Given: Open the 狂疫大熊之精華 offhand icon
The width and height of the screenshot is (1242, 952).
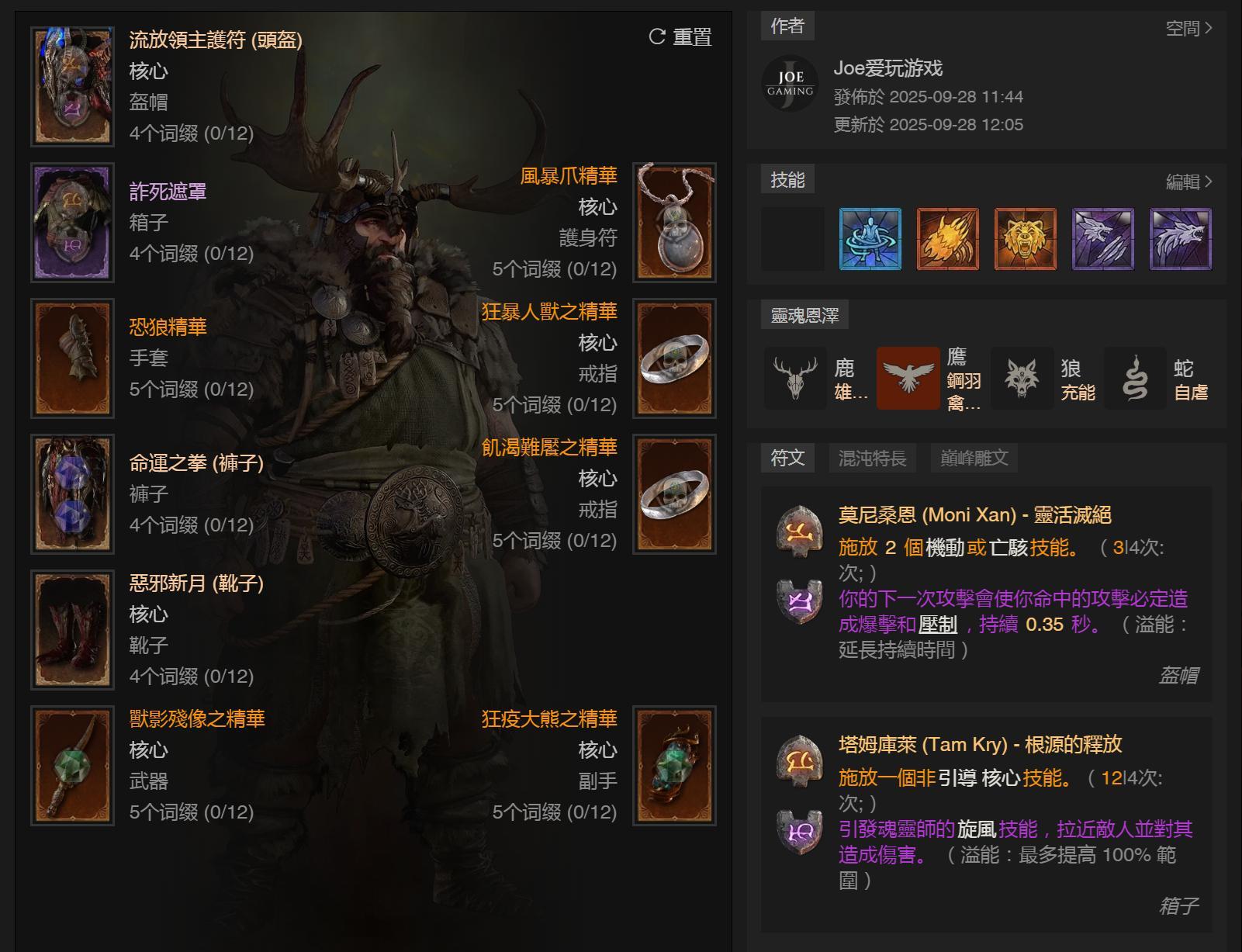Looking at the screenshot, I should click(674, 765).
